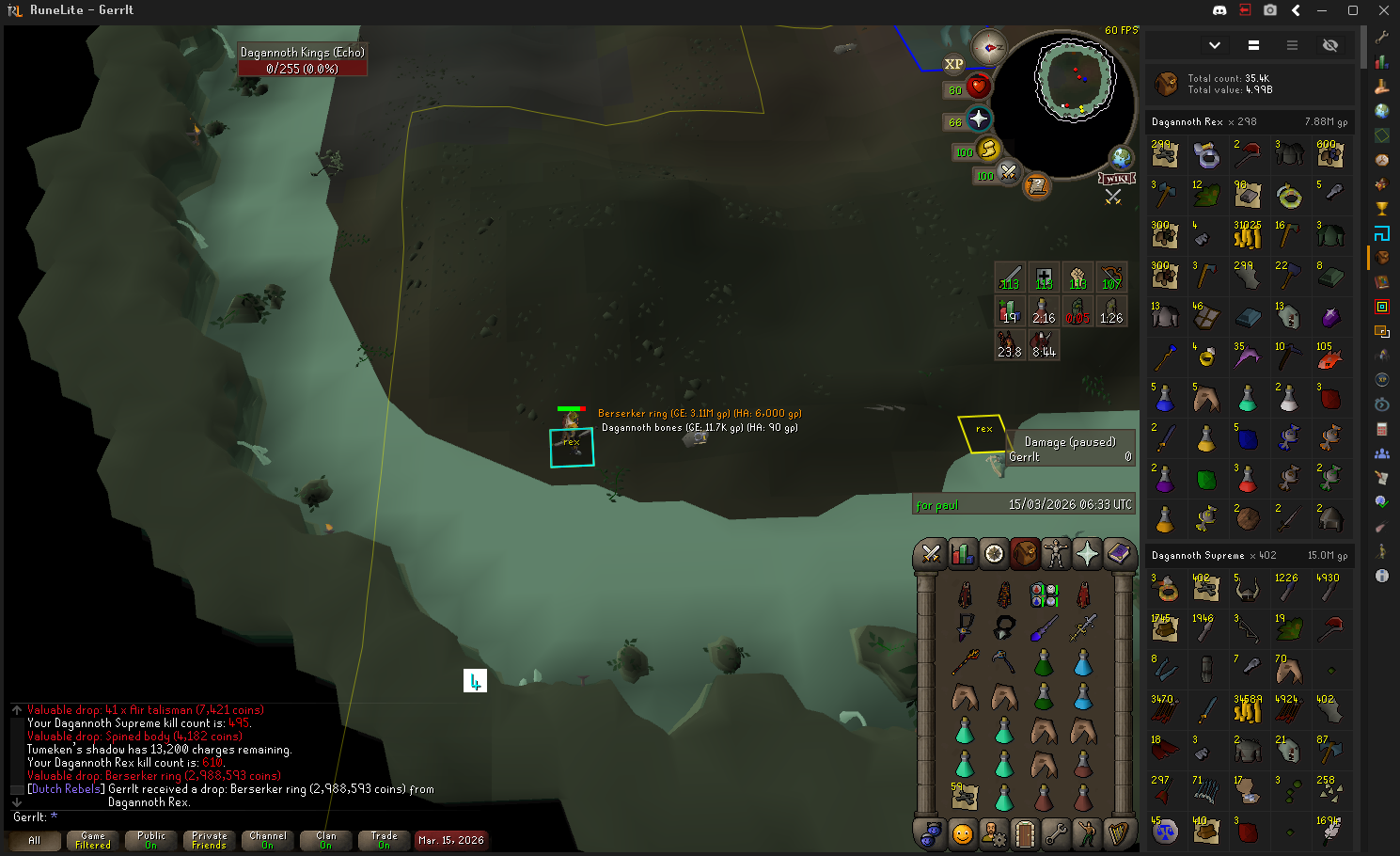Open the Combat Options tab

click(x=931, y=554)
